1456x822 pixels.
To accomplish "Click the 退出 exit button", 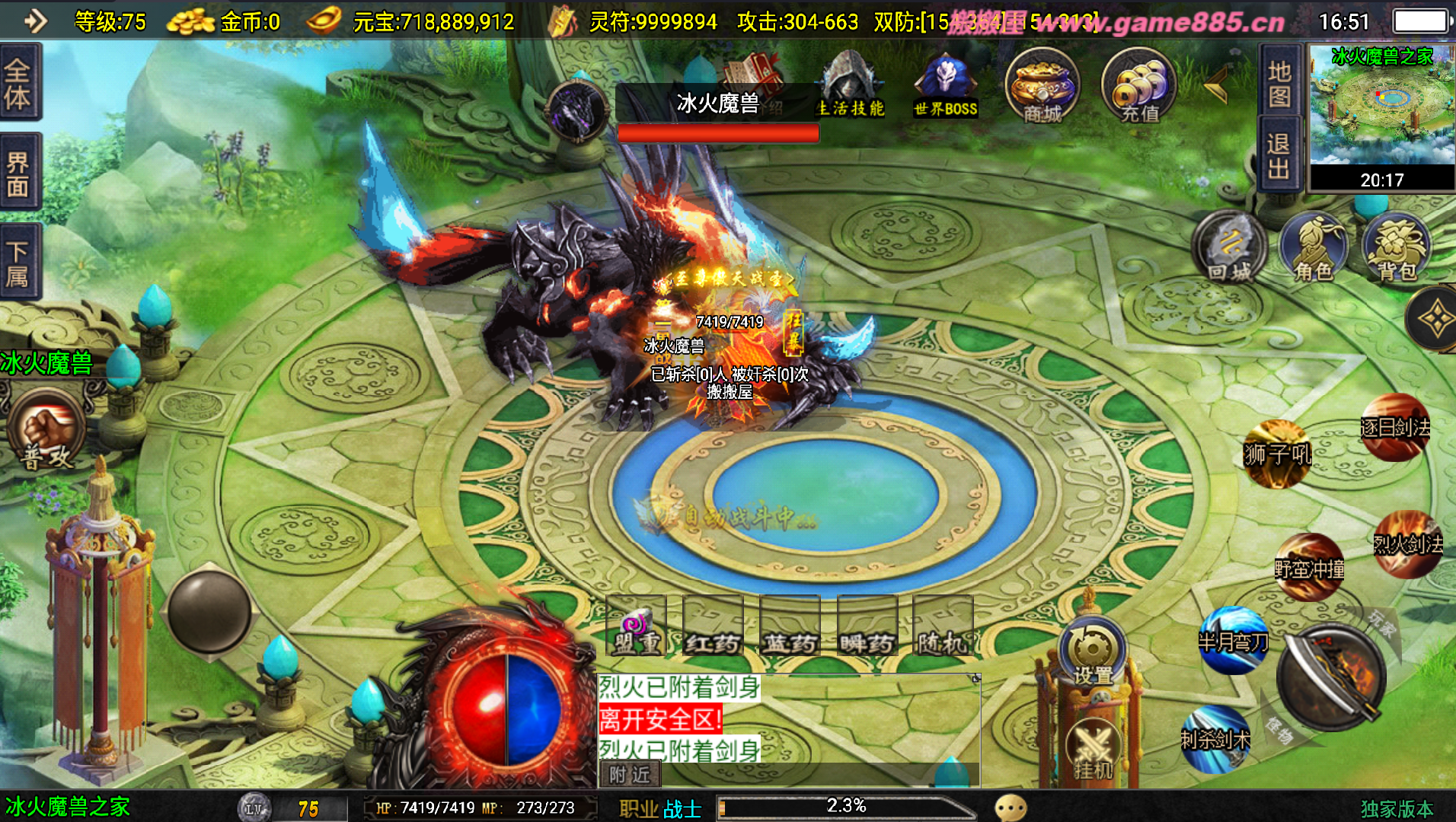I will [x=1279, y=156].
